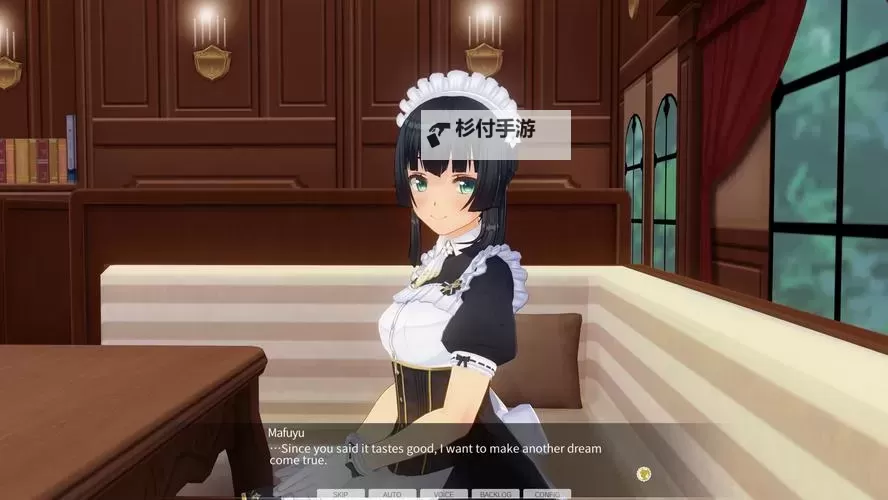
Task: Replay the line with VOICE button
Action: click(x=443, y=494)
